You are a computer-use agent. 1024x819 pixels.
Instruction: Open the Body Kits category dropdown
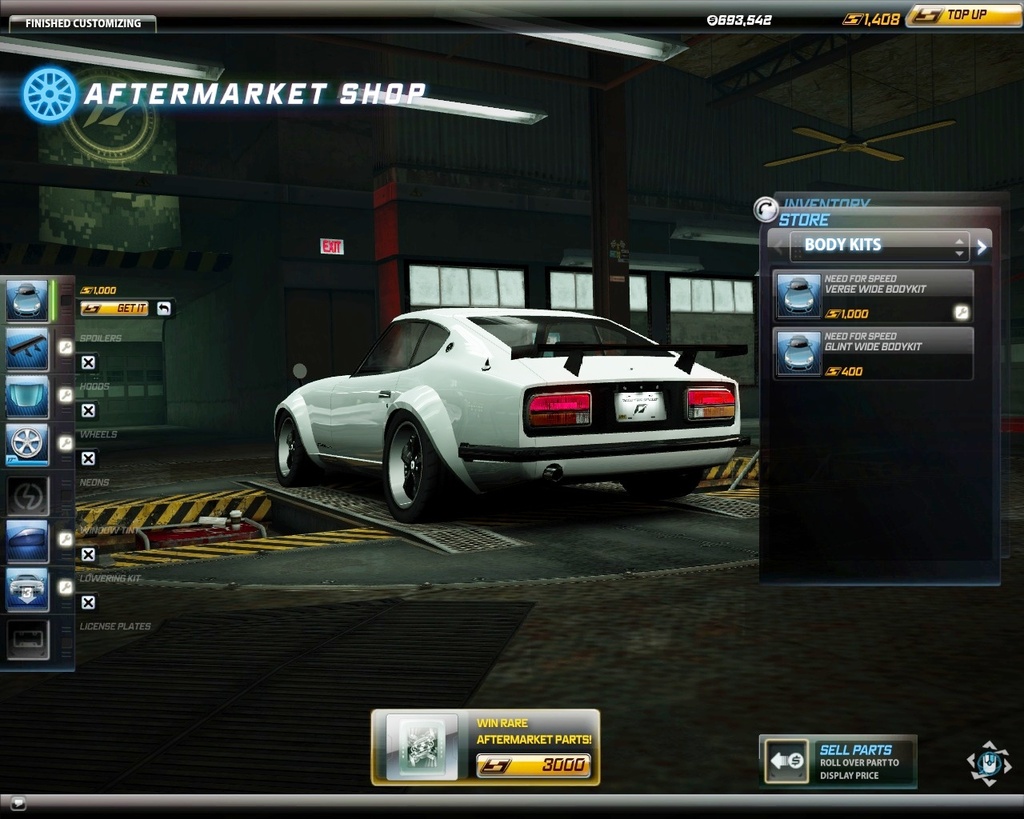[880, 245]
